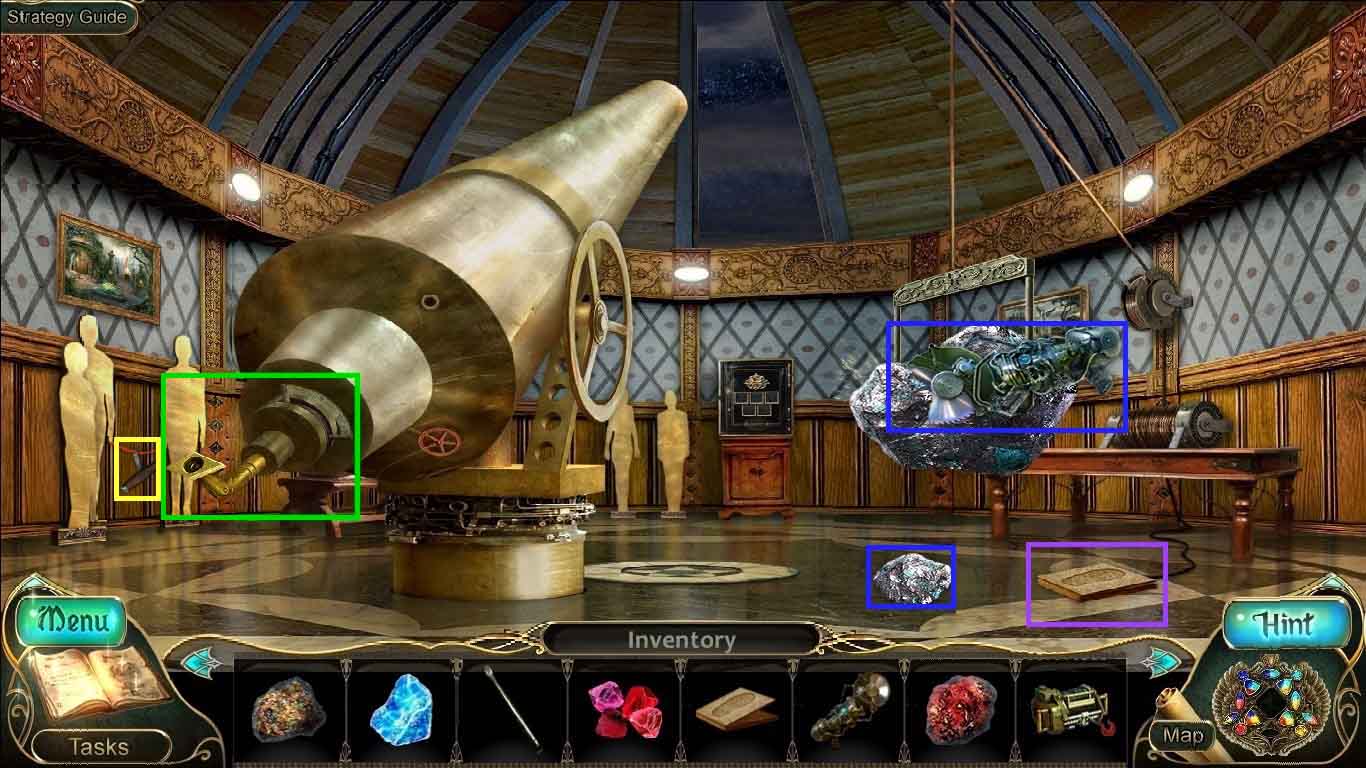Show the Tasks list
This screenshot has width=1366, height=768.
tap(98, 746)
